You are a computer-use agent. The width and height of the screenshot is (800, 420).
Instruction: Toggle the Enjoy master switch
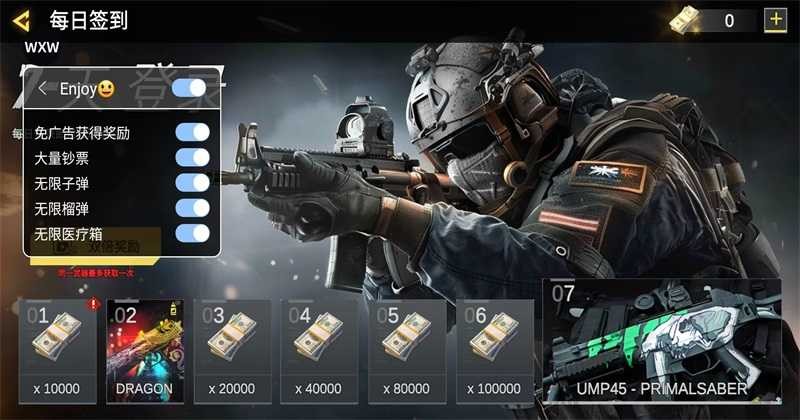pos(189,89)
